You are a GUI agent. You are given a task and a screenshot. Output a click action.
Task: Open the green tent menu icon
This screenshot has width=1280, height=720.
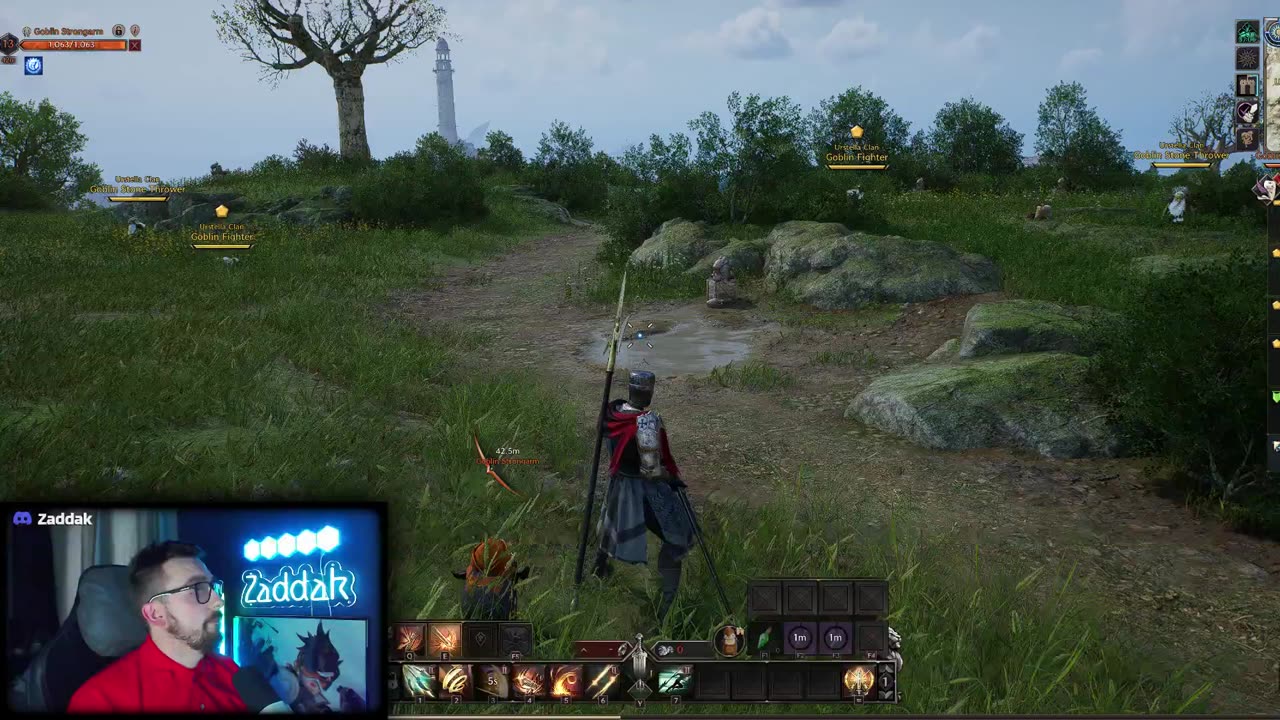point(1247,33)
